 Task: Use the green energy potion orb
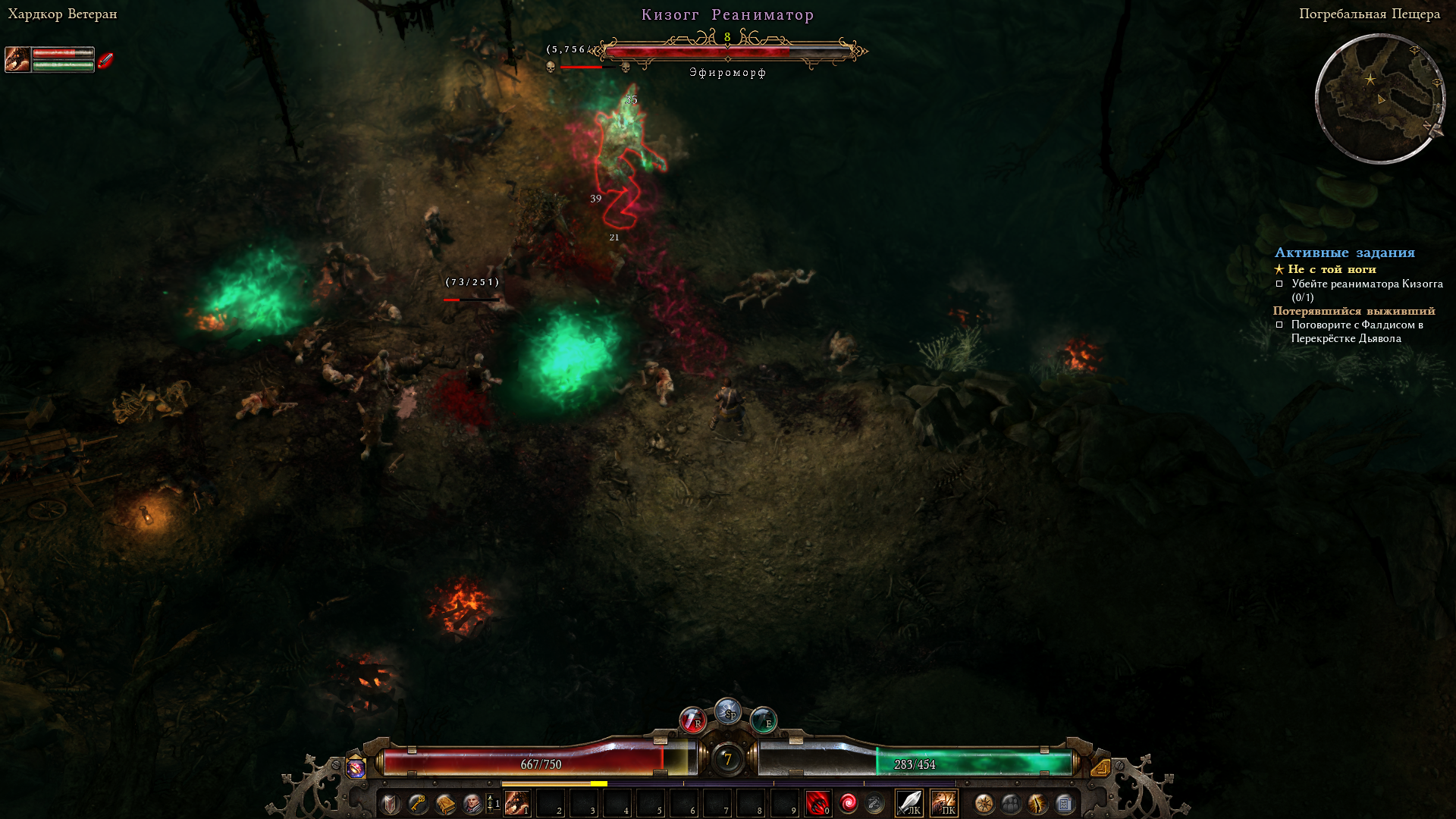[763, 720]
